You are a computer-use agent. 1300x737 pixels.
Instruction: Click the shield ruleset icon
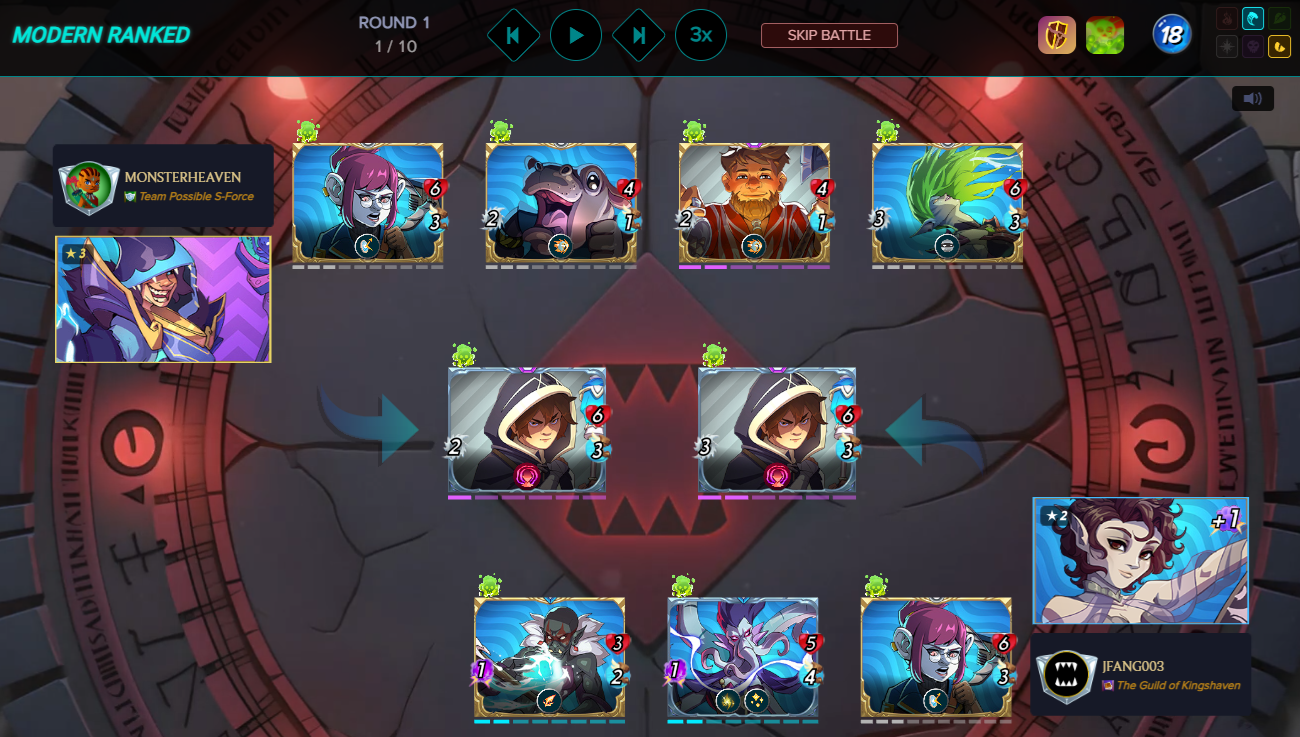pyautogui.click(x=1057, y=34)
